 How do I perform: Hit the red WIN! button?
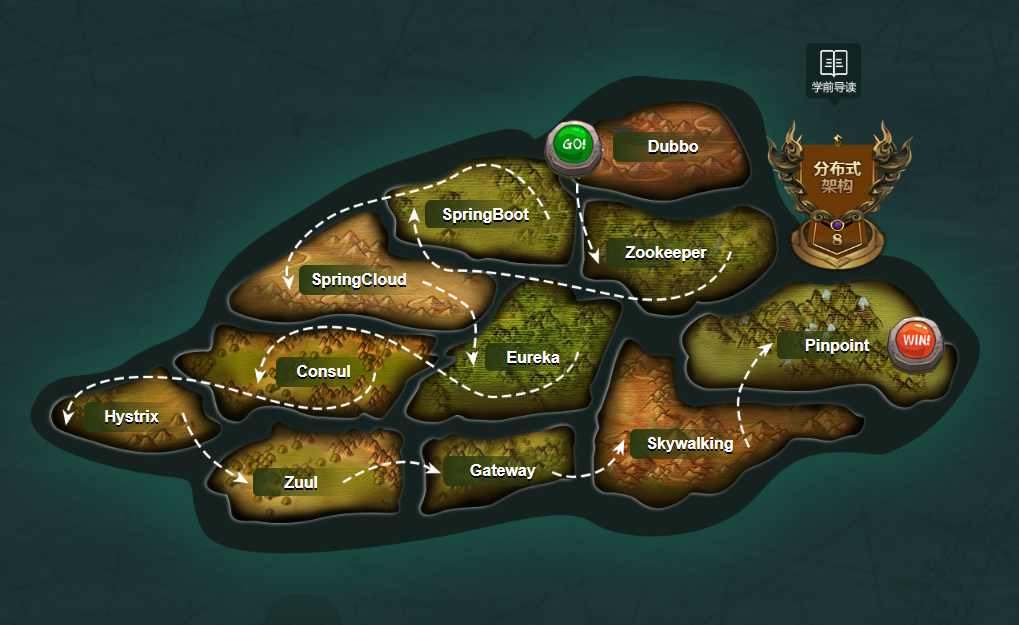915,340
